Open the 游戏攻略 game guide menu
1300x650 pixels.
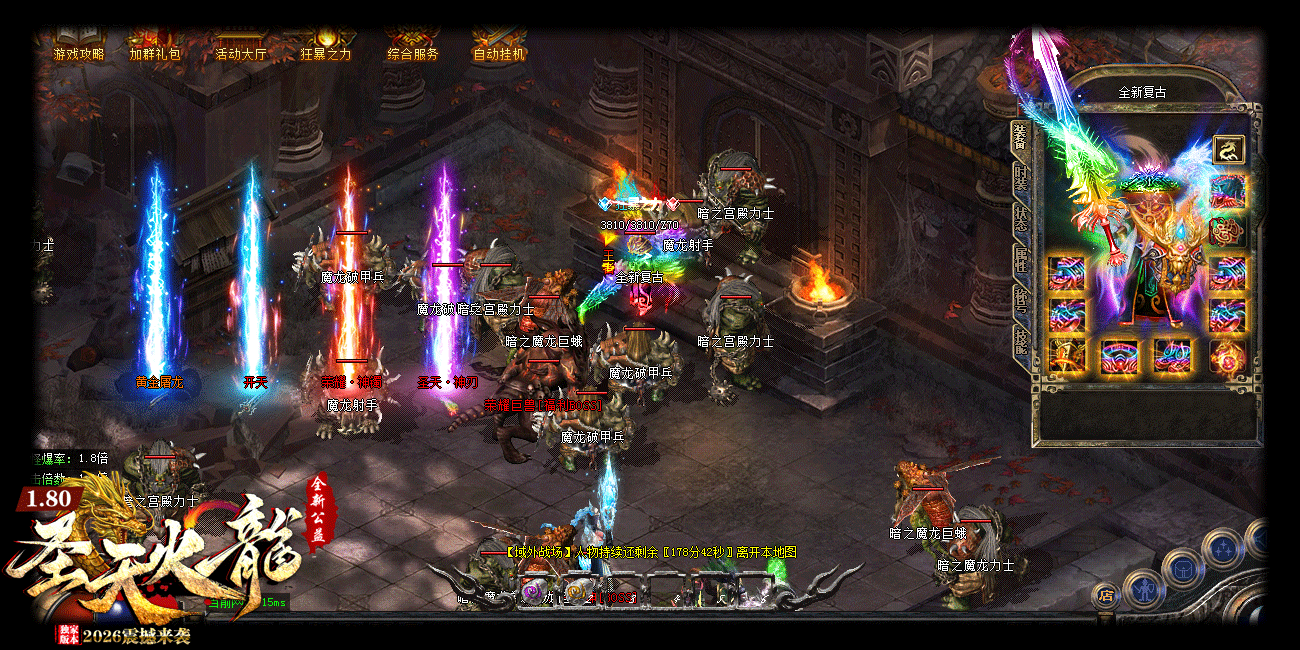[x=78, y=54]
